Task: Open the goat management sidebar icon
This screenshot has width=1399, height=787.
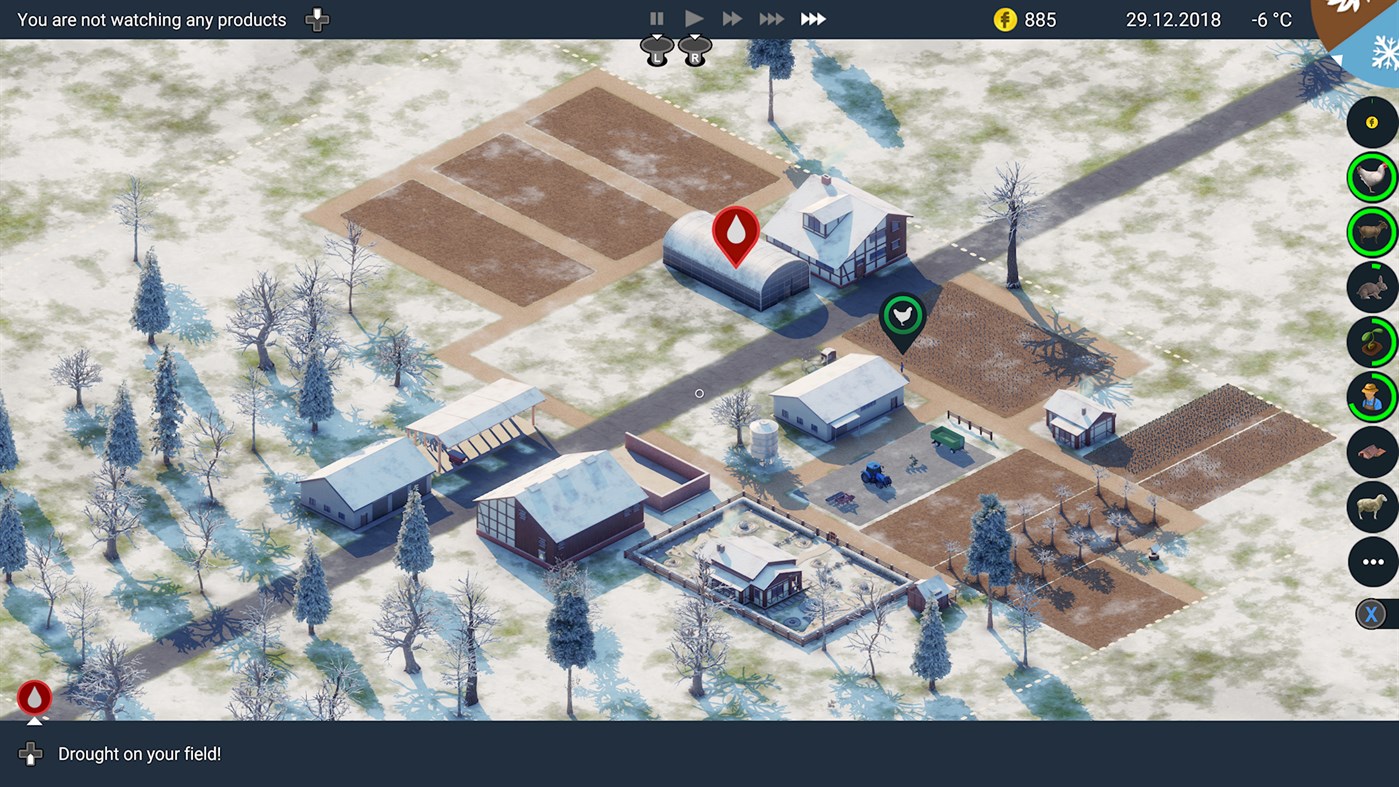Action: pyautogui.click(x=1371, y=232)
